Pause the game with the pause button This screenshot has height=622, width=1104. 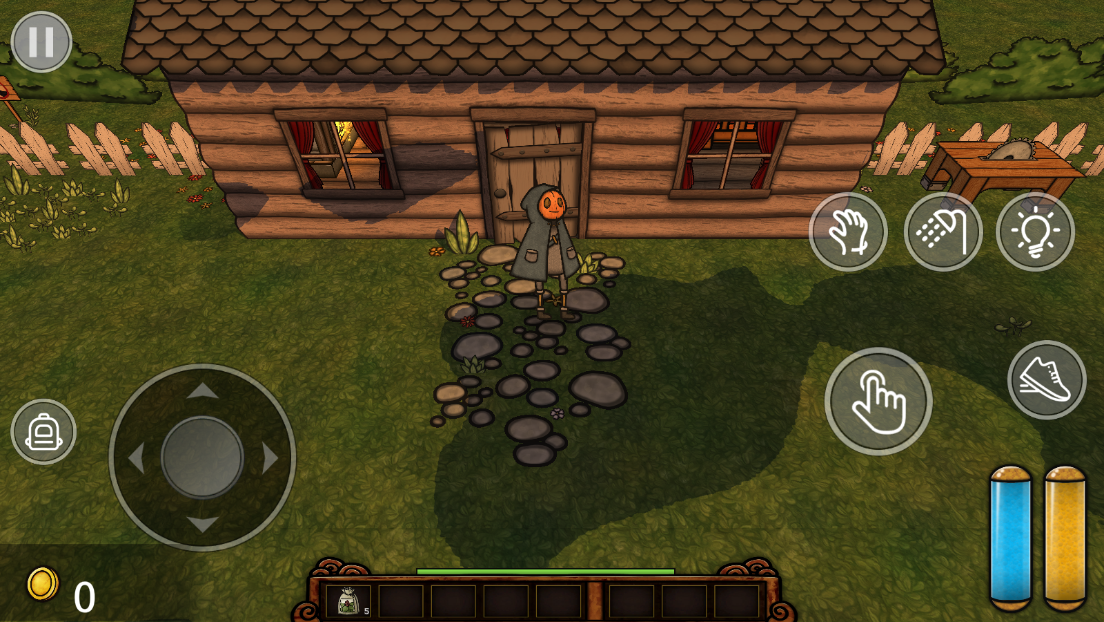point(41,42)
